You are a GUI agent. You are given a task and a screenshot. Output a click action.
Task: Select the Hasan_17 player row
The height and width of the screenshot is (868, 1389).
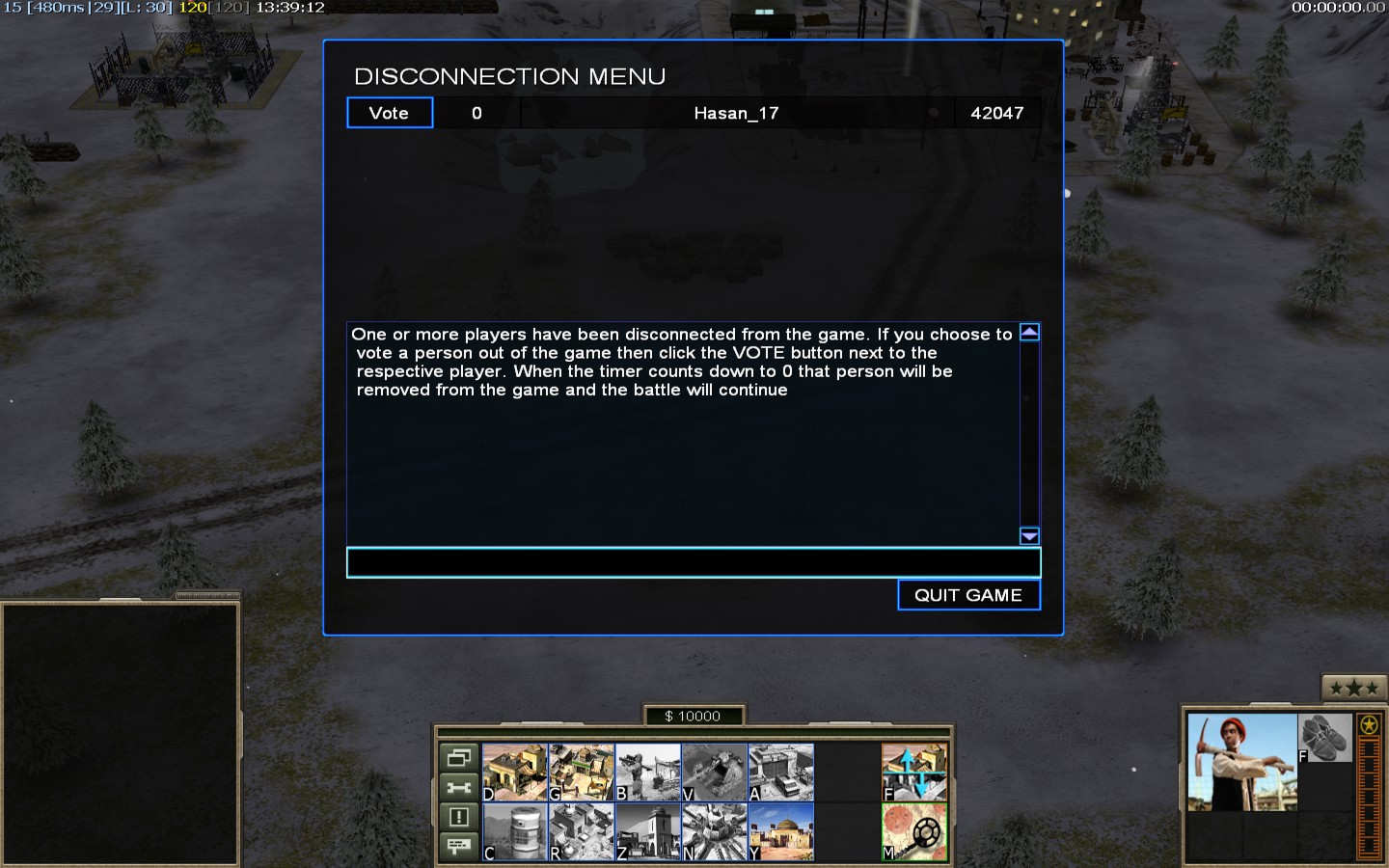point(735,113)
